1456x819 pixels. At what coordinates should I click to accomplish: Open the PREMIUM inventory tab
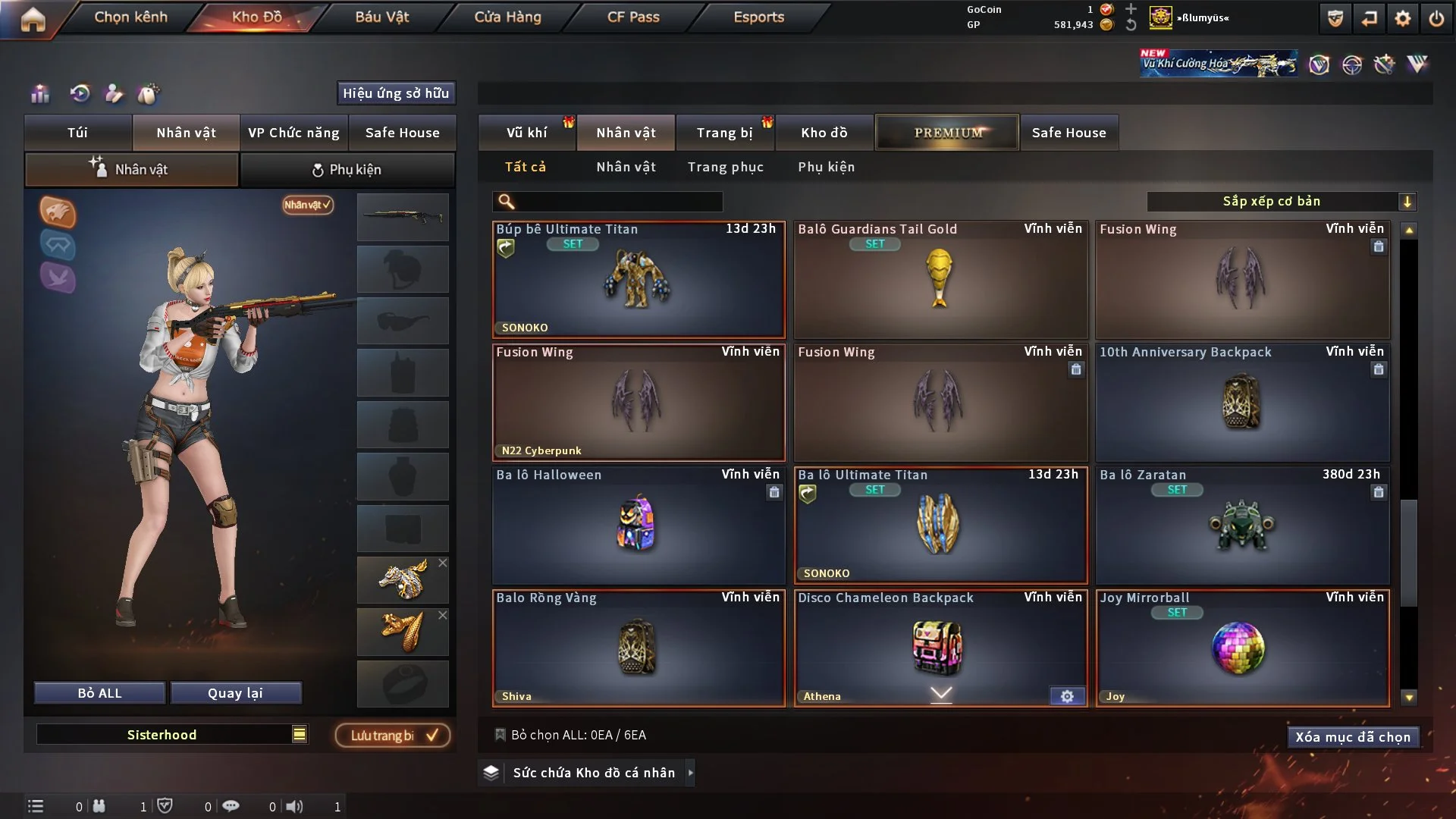click(947, 133)
